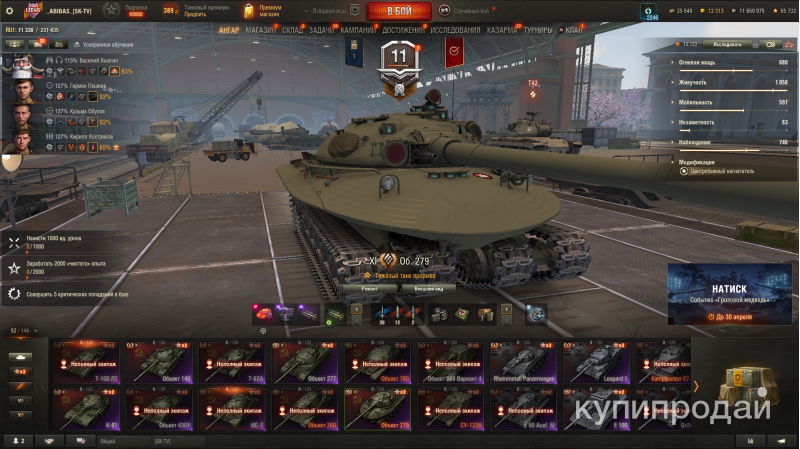Select the Leopard 1 tank card

pos(598,365)
